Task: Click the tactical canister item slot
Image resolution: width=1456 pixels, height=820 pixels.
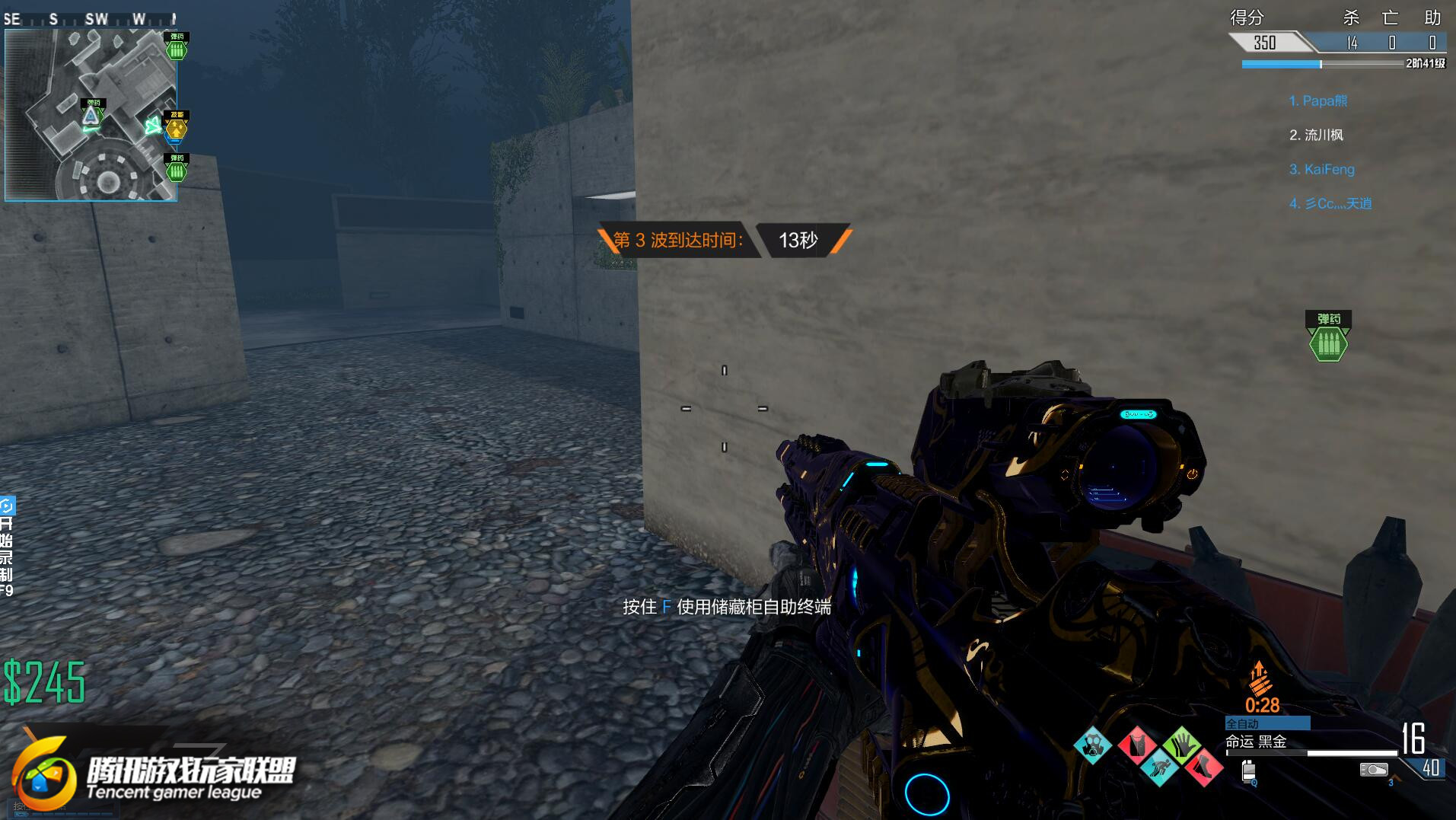Action: click(x=1248, y=771)
